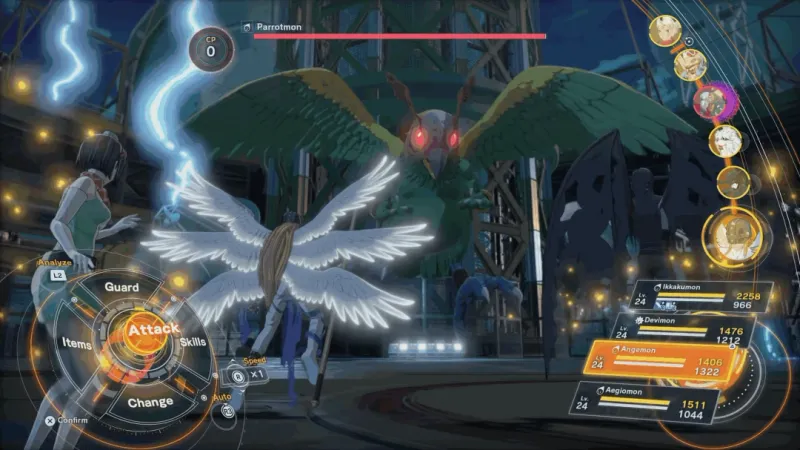
Task: Click the purple enemy portrait in turn order
Action: (713, 100)
